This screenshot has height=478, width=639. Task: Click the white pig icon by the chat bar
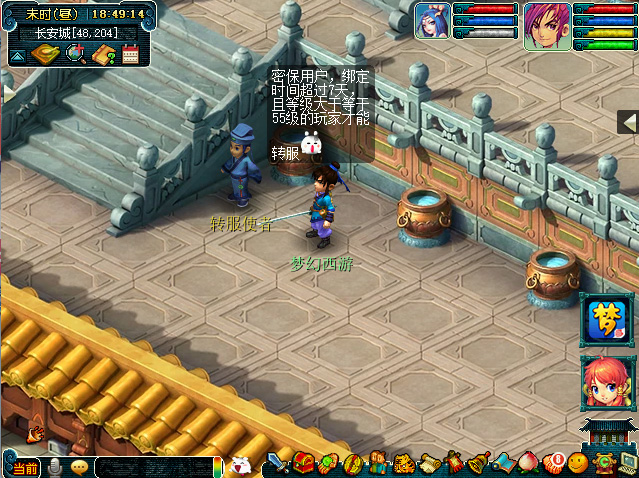241,465
